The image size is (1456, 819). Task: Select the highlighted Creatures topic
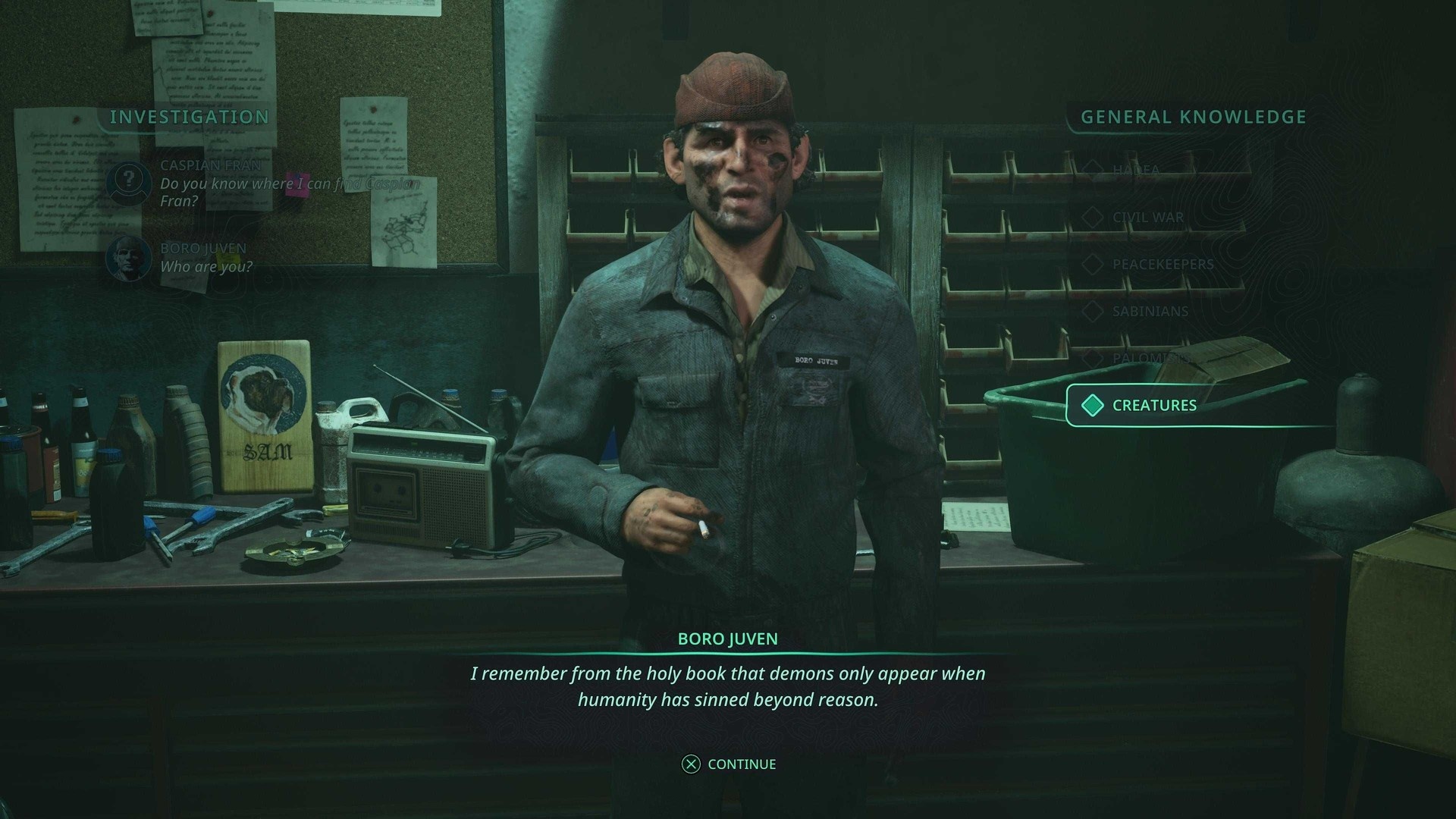(x=1153, y=406)
